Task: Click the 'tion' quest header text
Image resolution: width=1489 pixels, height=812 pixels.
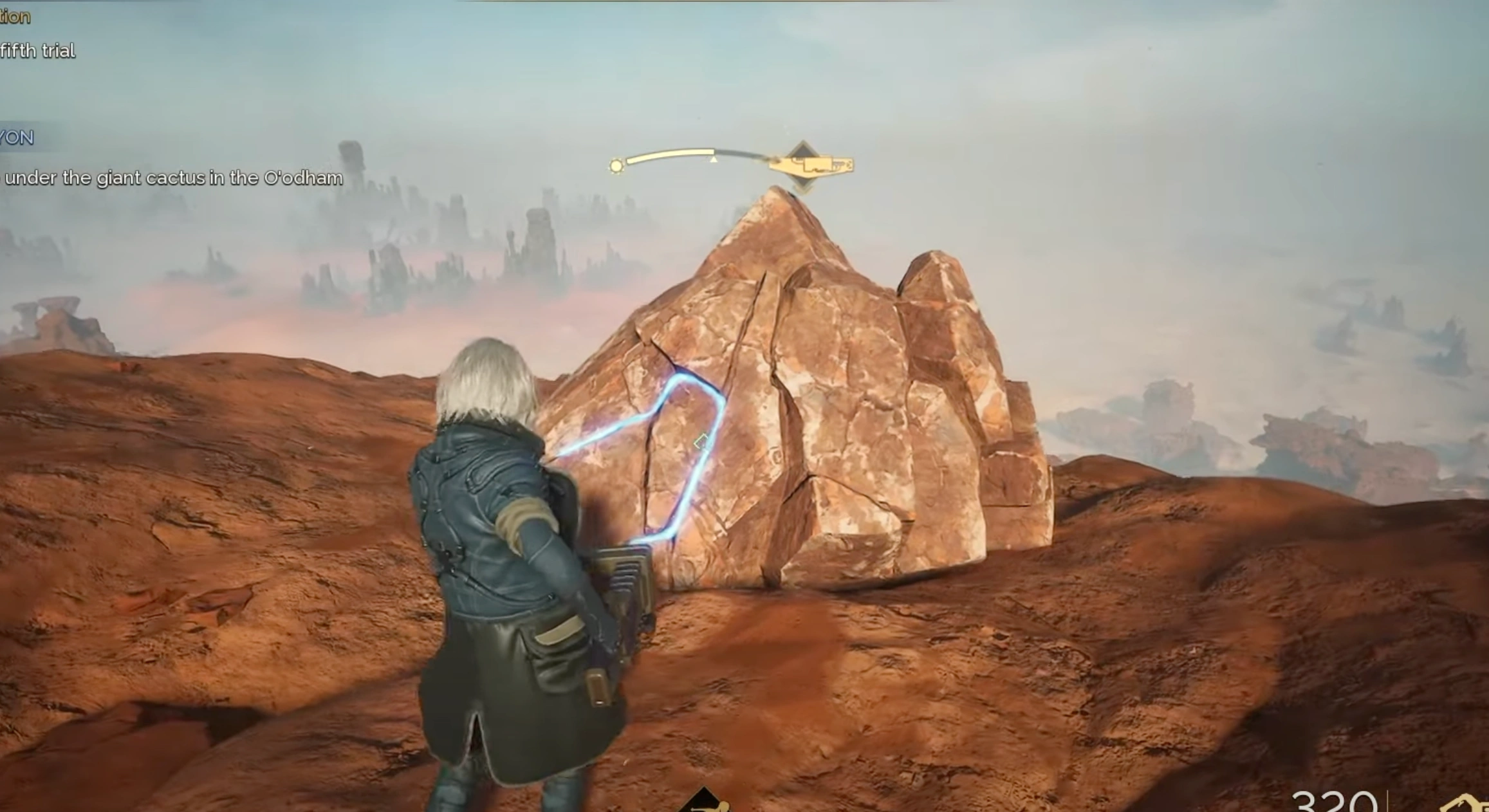Action: 16,16
